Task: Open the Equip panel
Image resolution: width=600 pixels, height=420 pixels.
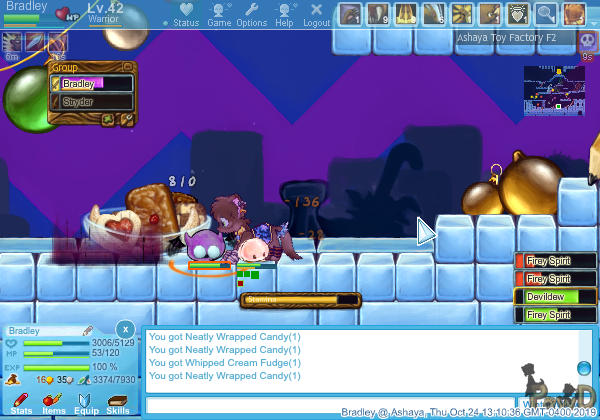Action: [86, 404]
